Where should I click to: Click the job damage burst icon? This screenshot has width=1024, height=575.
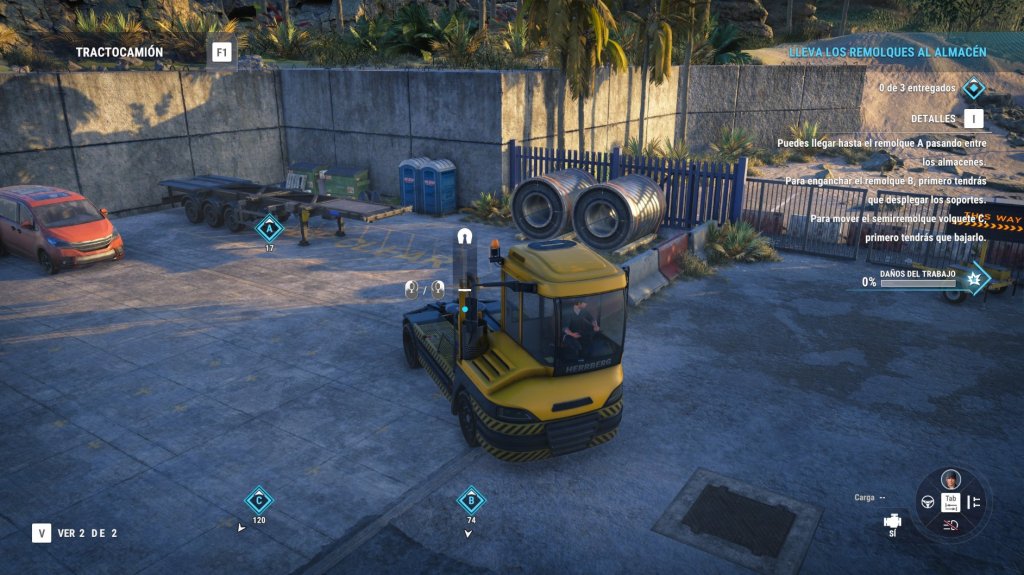coord(973,279)
